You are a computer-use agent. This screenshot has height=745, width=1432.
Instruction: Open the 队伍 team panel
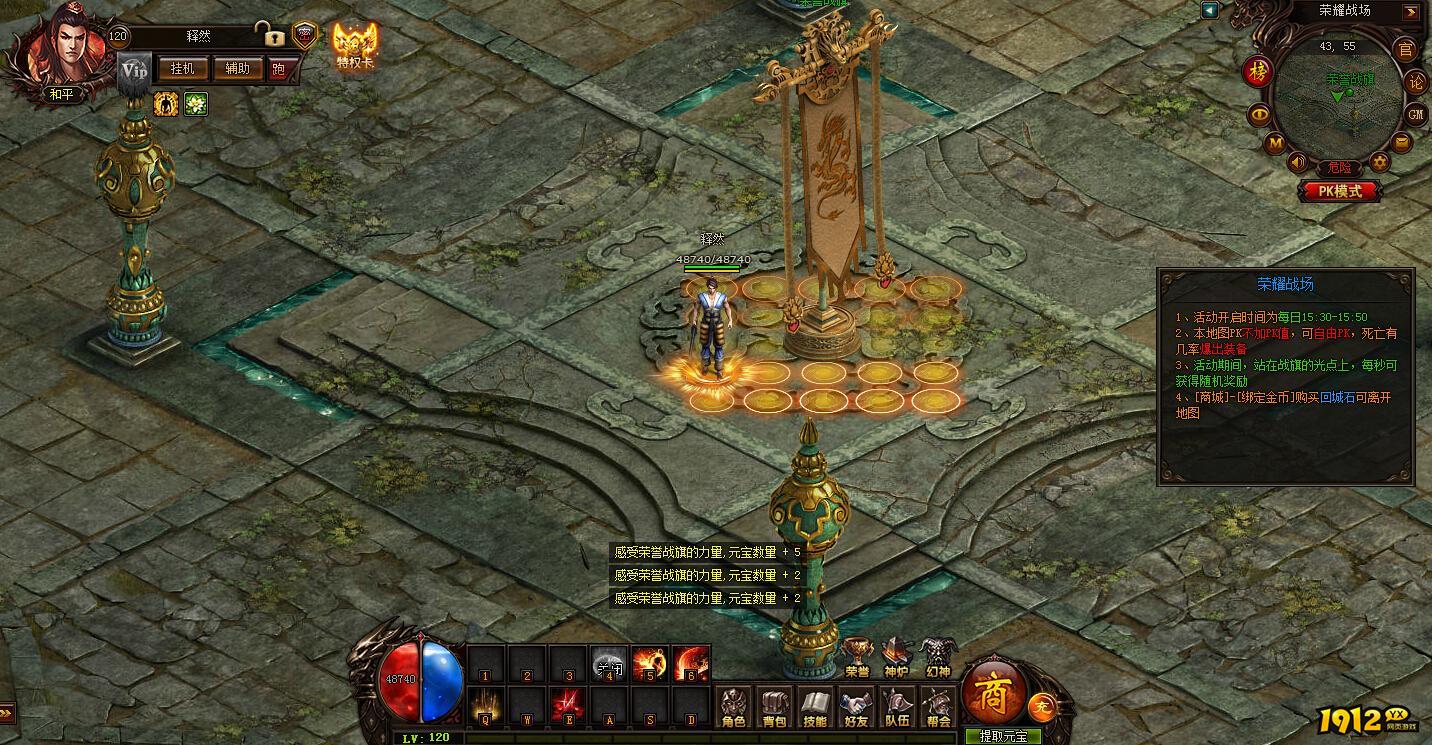pyautogui.click(x=897, y=707)
